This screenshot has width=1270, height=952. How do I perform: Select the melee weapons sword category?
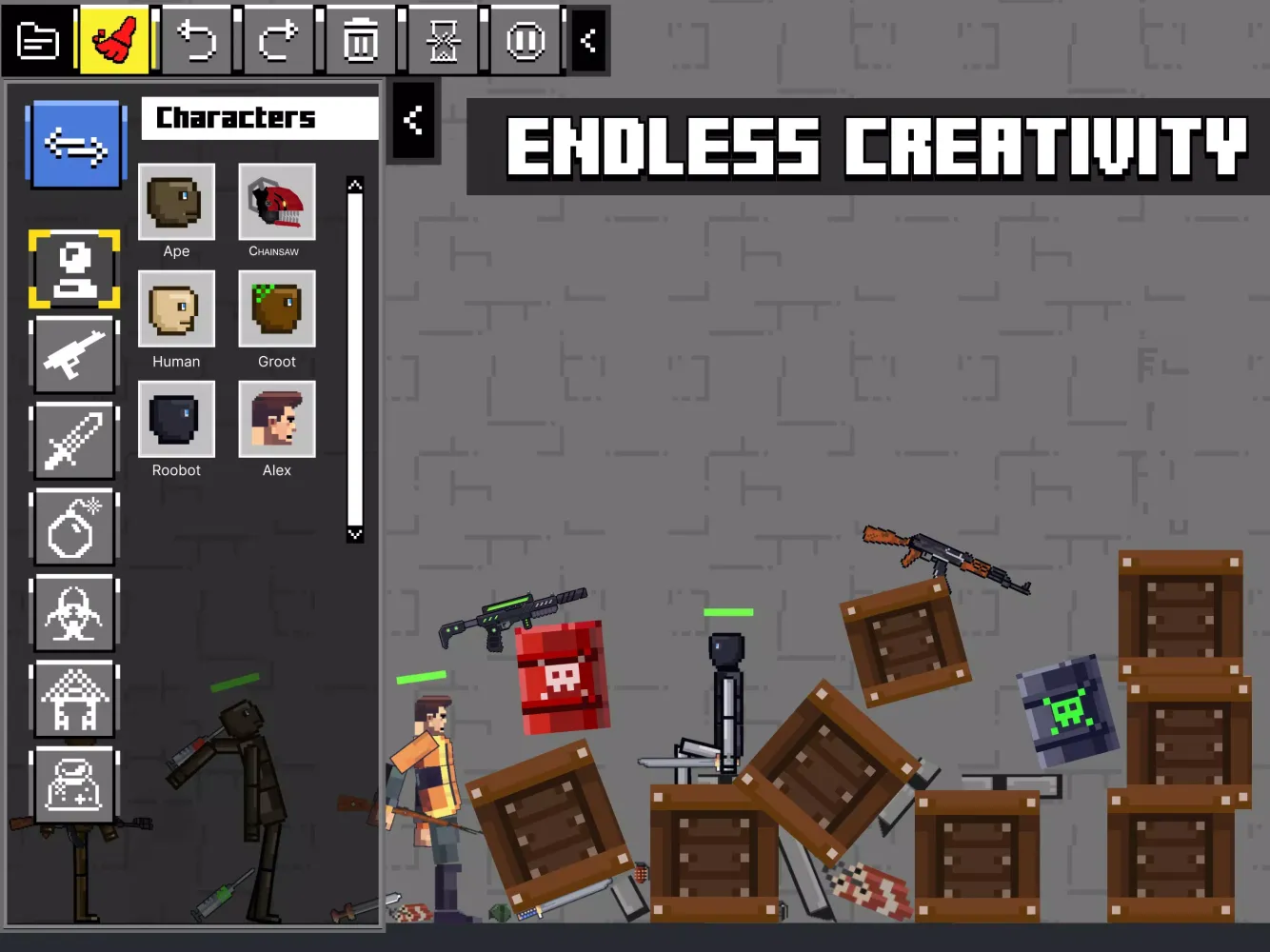pos(74,441)
